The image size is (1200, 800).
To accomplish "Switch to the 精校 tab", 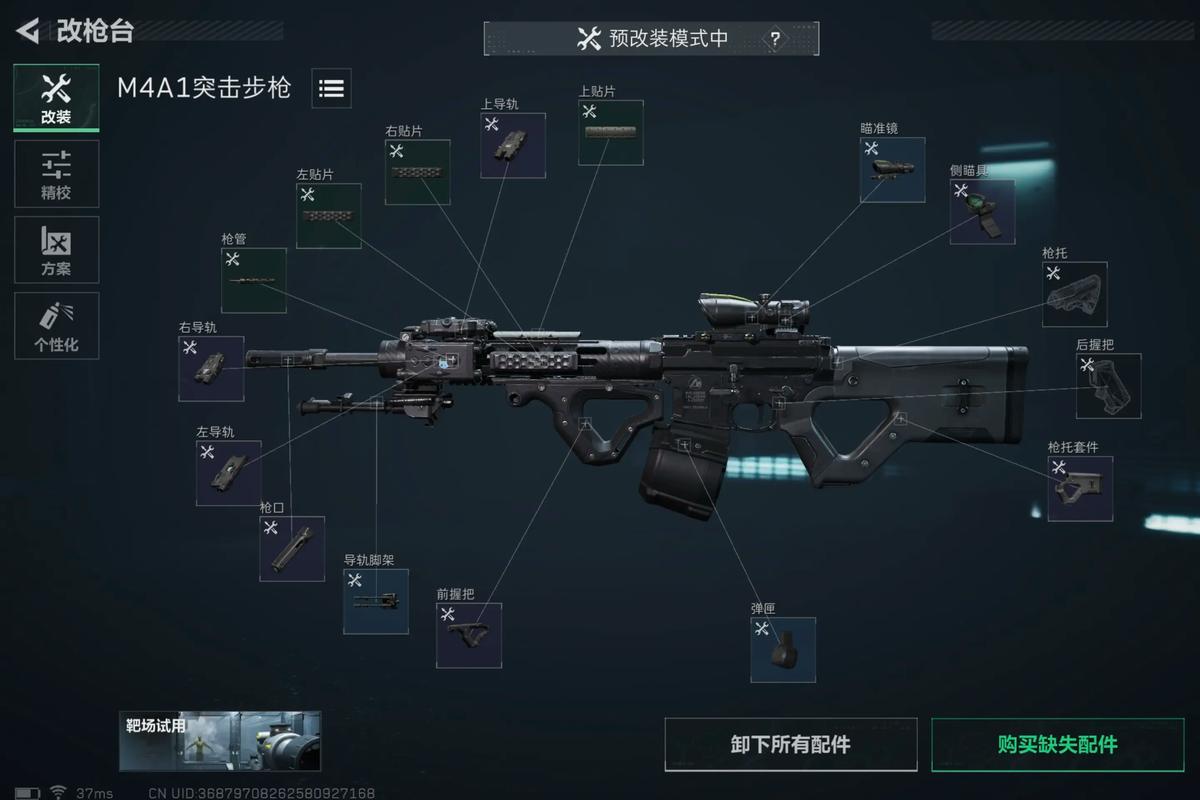I will coord(56,174).
